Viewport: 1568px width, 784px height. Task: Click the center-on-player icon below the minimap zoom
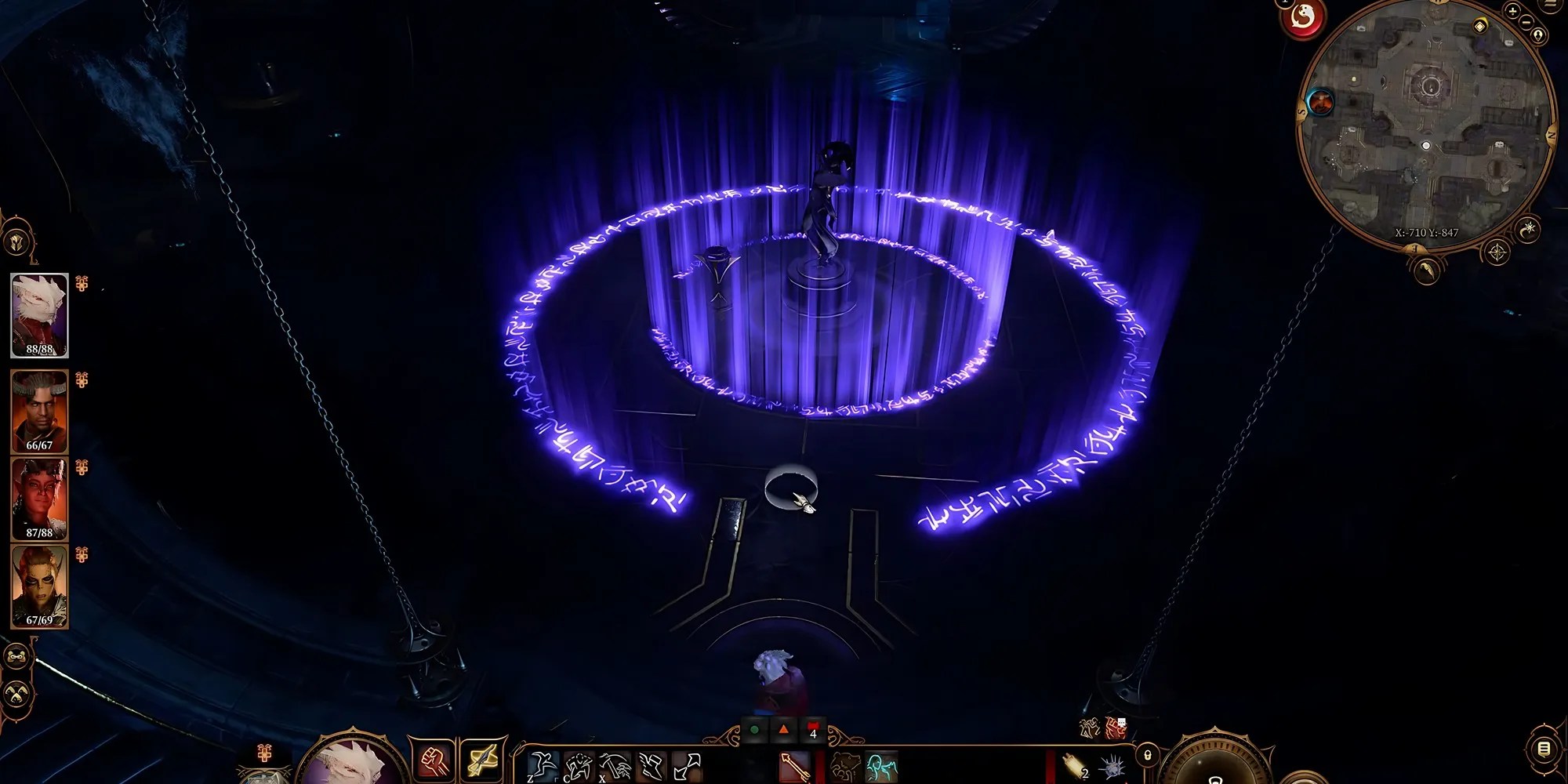(1538, 35)
